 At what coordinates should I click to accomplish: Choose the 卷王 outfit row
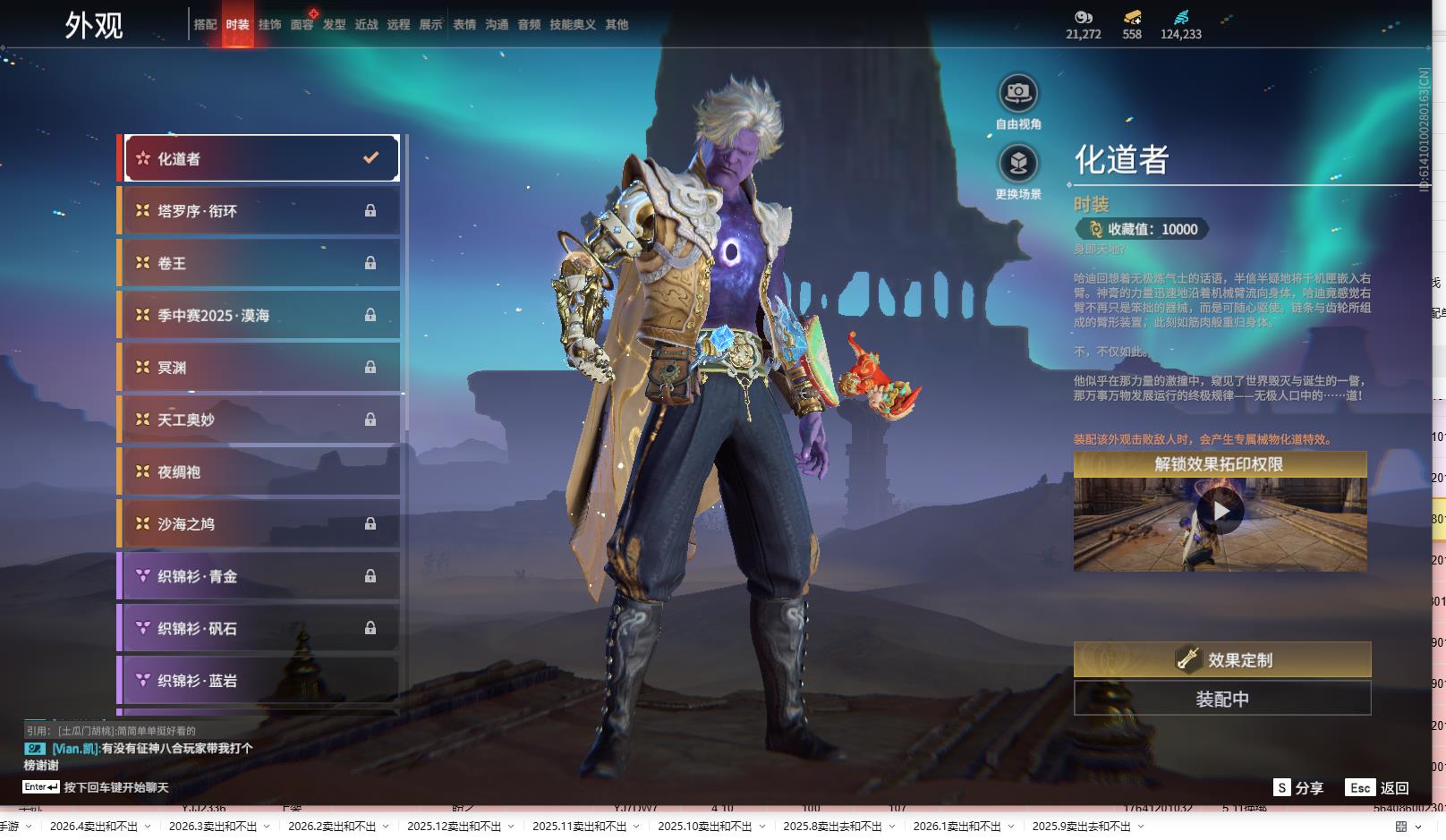click(x=259, y=263)
